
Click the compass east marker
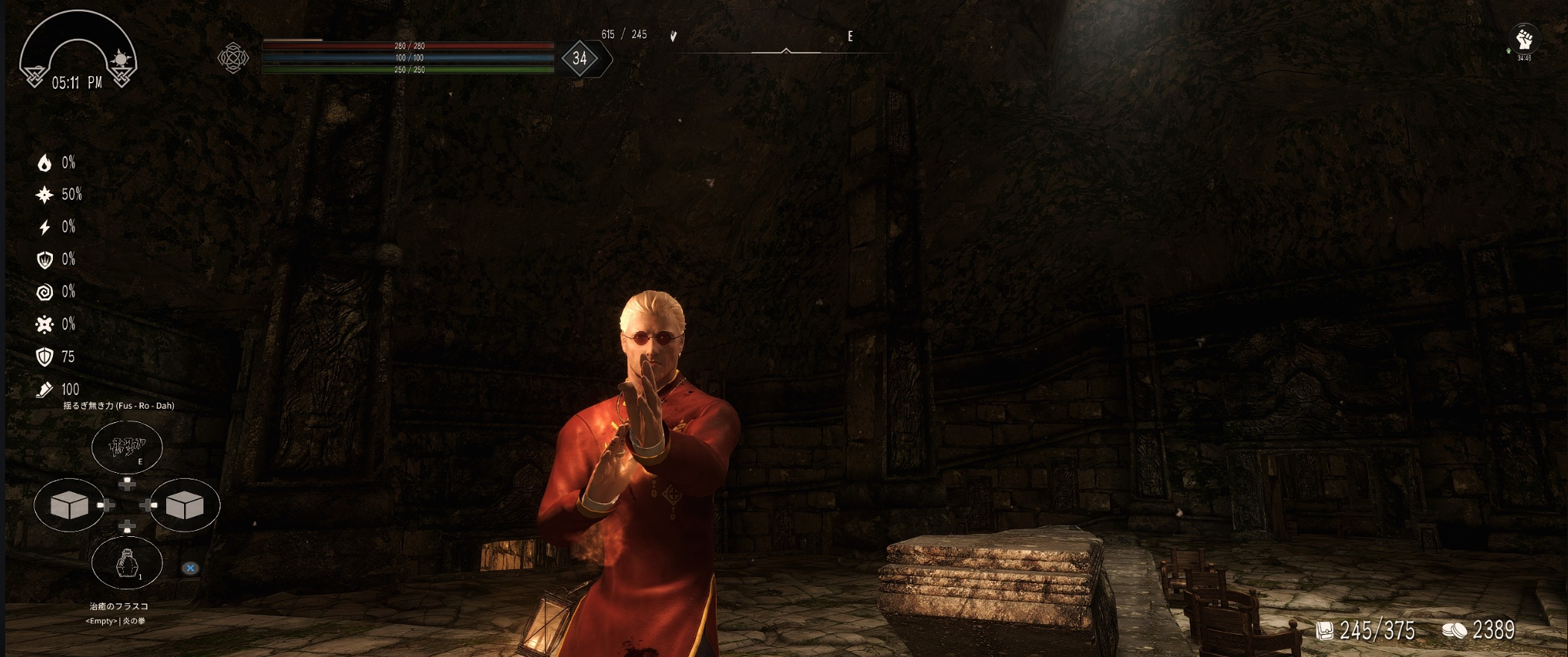point(850,36)
